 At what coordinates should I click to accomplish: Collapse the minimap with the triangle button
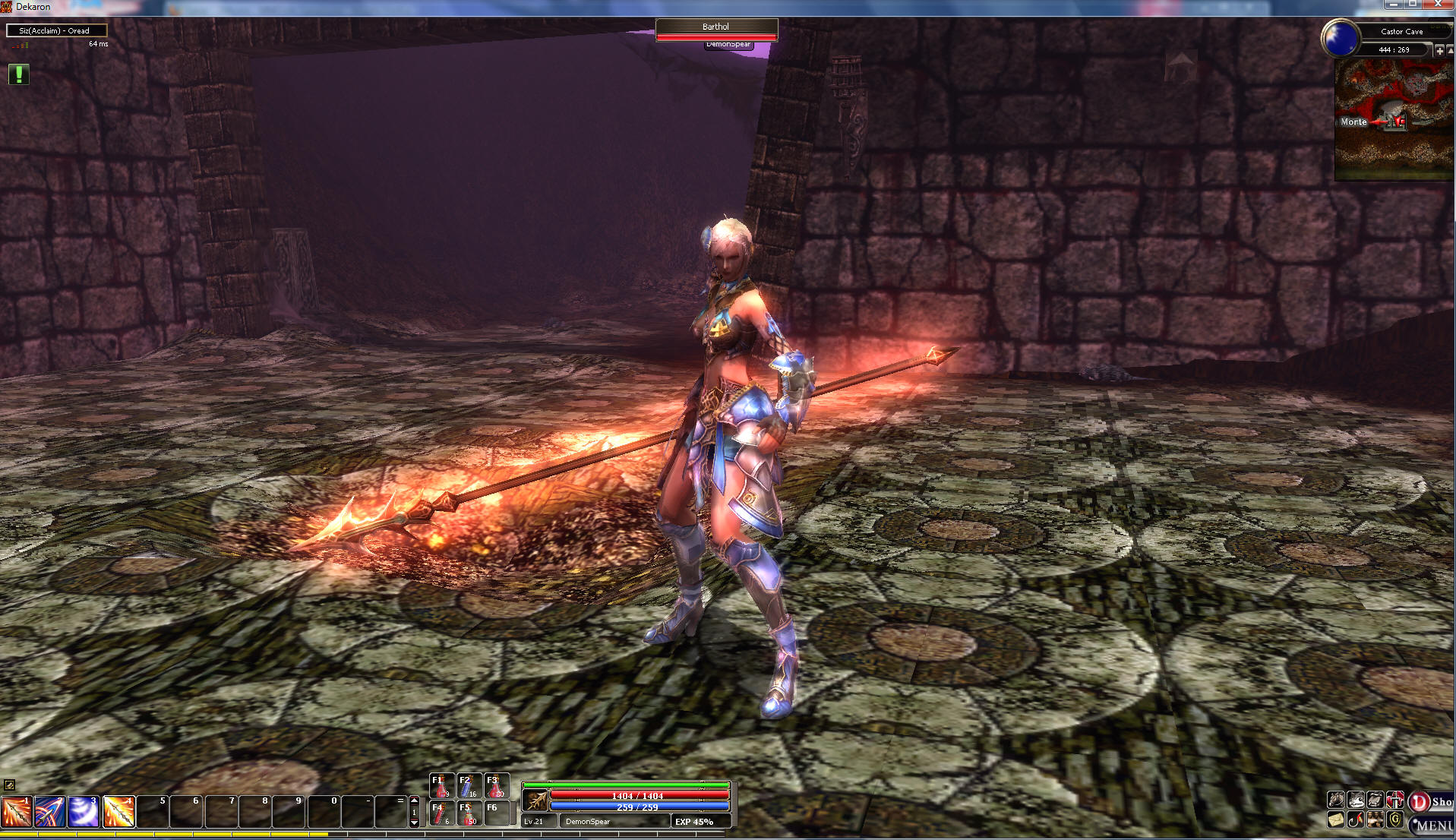[1451, 50]
